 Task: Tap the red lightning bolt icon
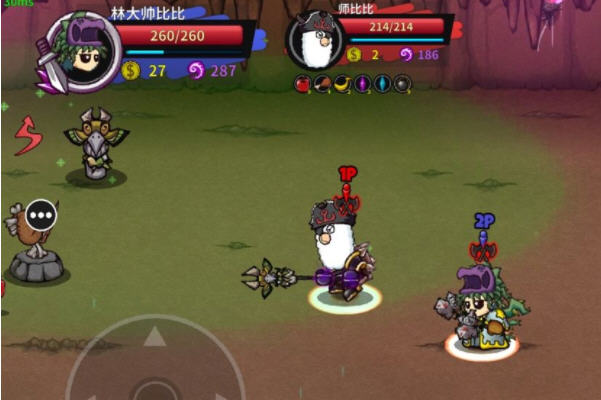(28, 135)
